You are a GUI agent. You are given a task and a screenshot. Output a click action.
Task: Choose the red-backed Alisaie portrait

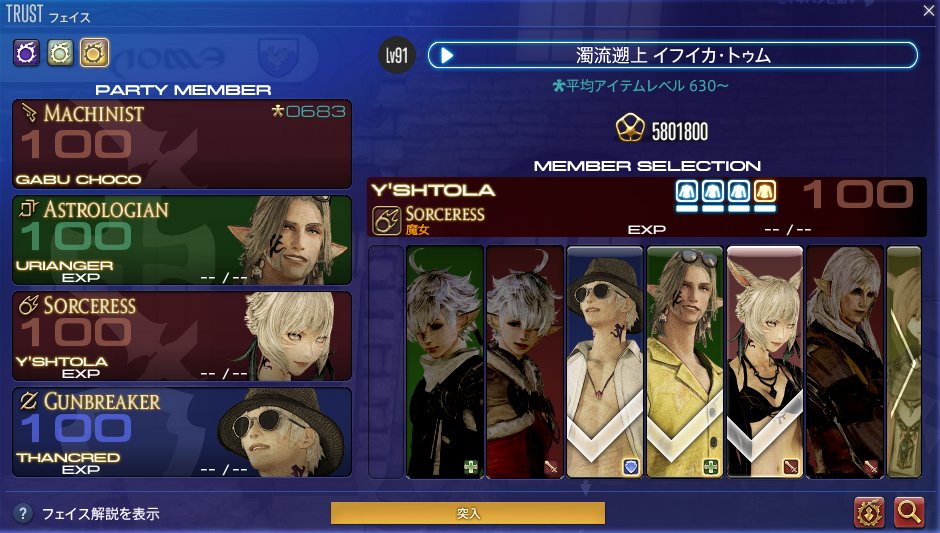click(x=525, y=360)
